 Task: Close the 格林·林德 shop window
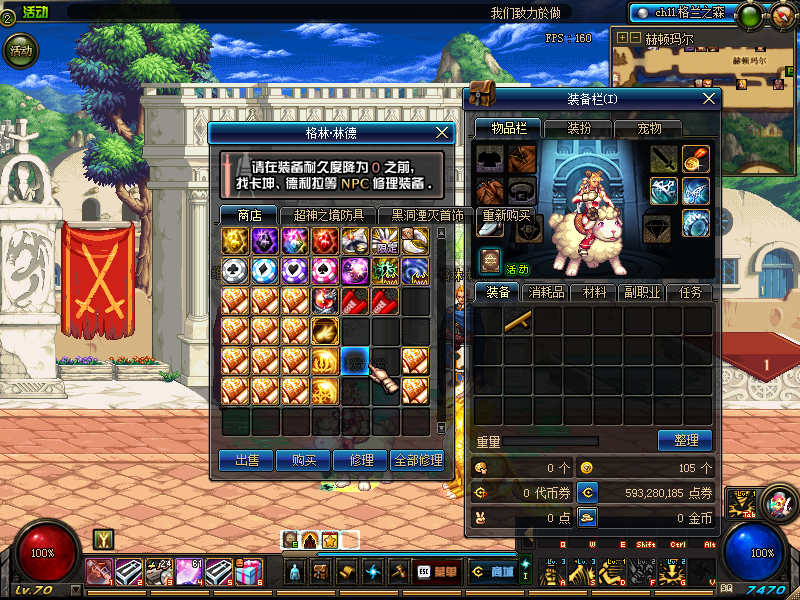click(444, 132)
